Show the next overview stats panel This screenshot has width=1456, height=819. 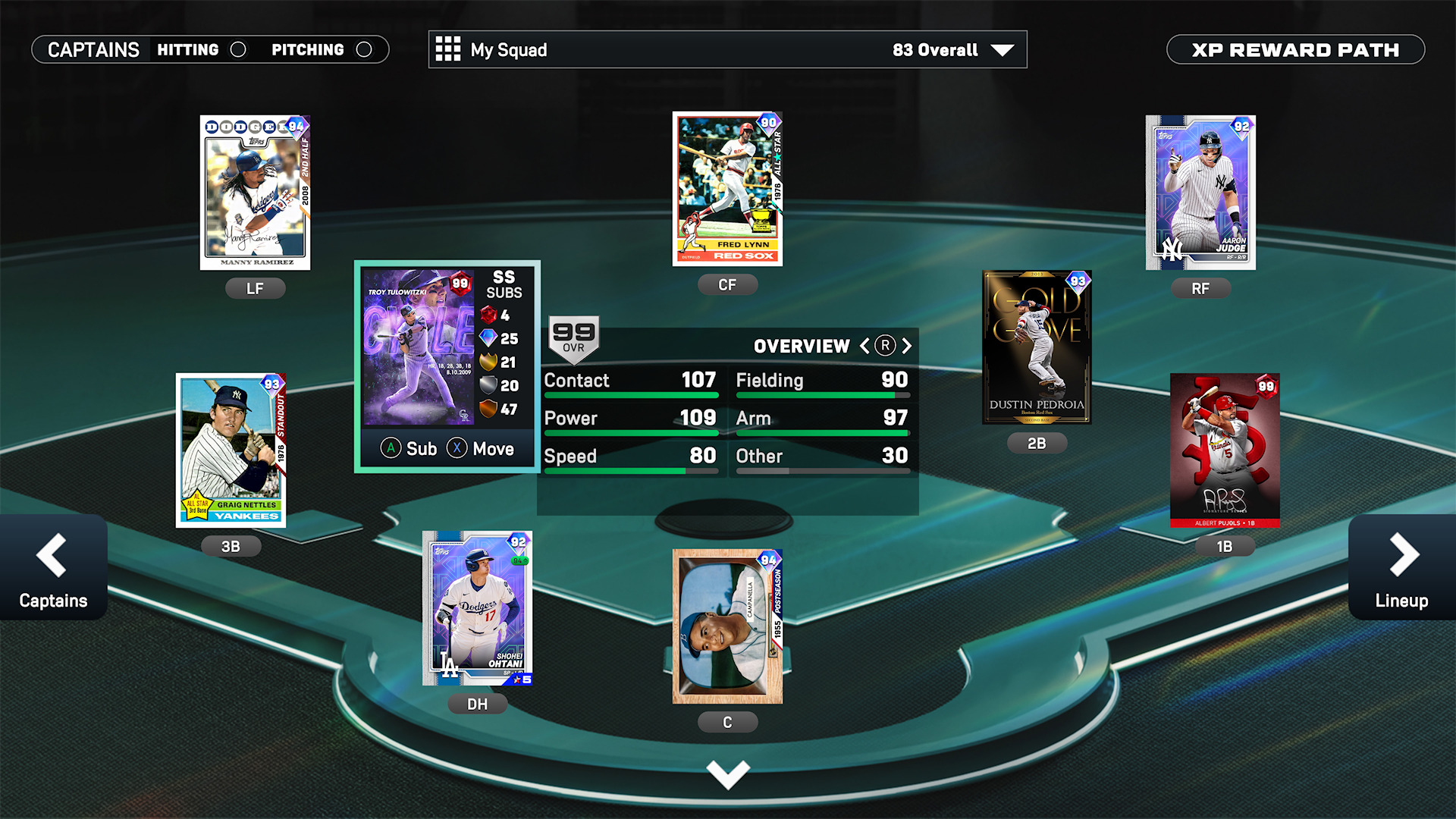(x=907, y=347)
